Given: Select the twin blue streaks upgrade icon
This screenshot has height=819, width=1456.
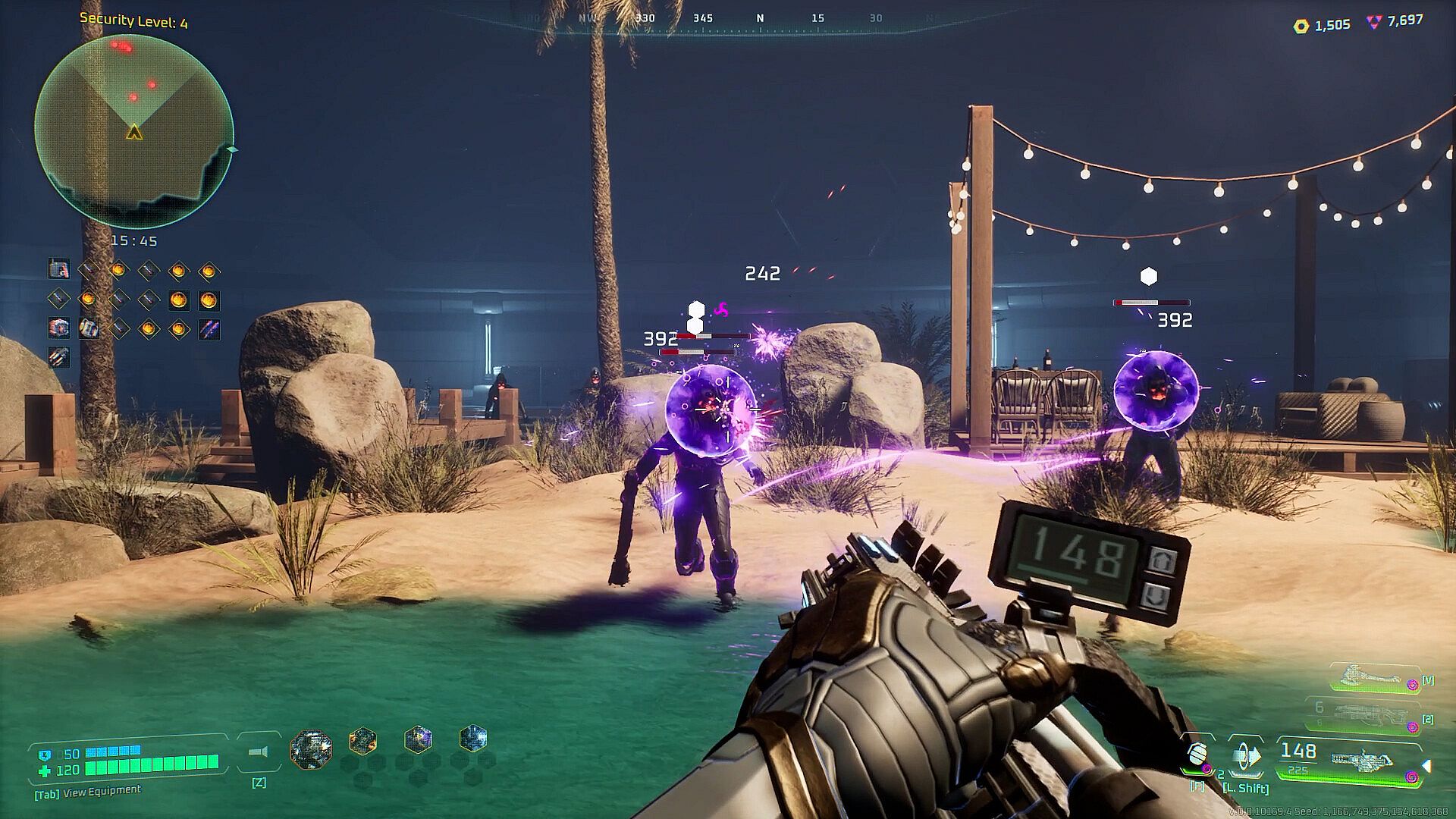Looking at the screenshot, I should pos(209,328).
